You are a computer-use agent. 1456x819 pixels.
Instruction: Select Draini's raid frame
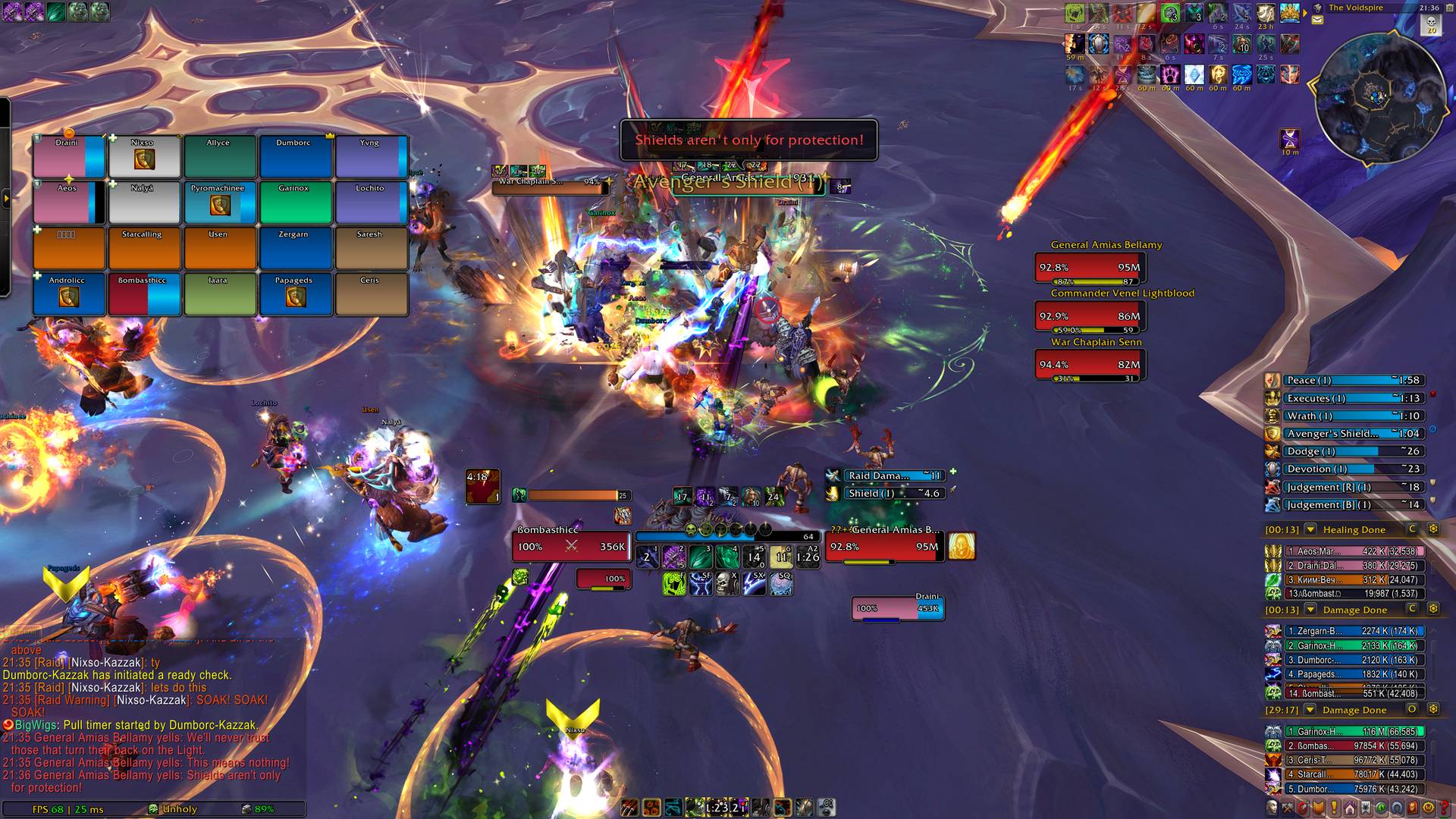click(68, 156)
